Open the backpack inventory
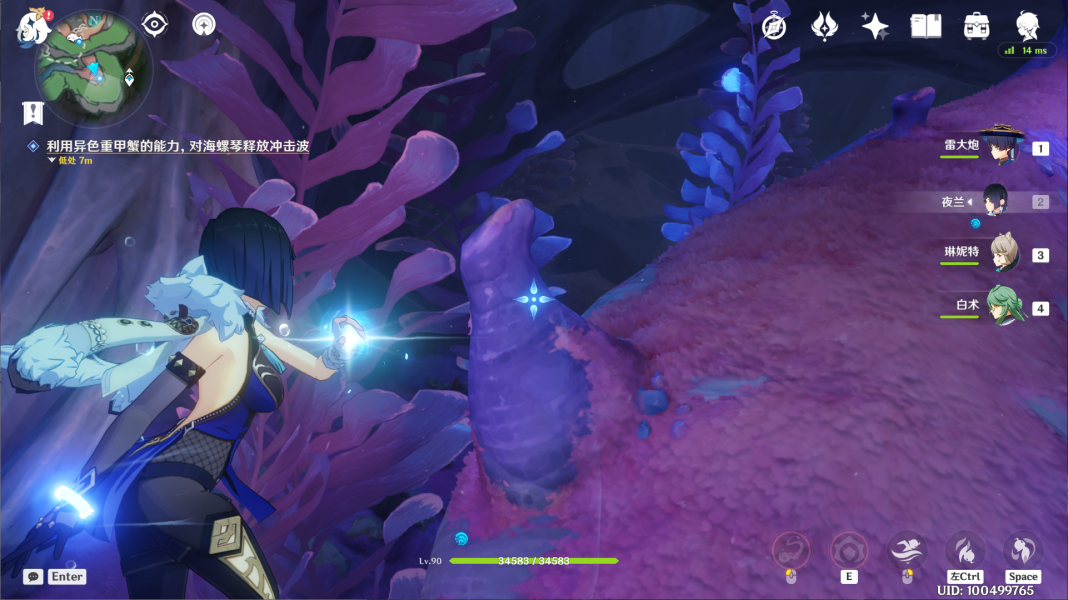 click(x=977, y=27)
